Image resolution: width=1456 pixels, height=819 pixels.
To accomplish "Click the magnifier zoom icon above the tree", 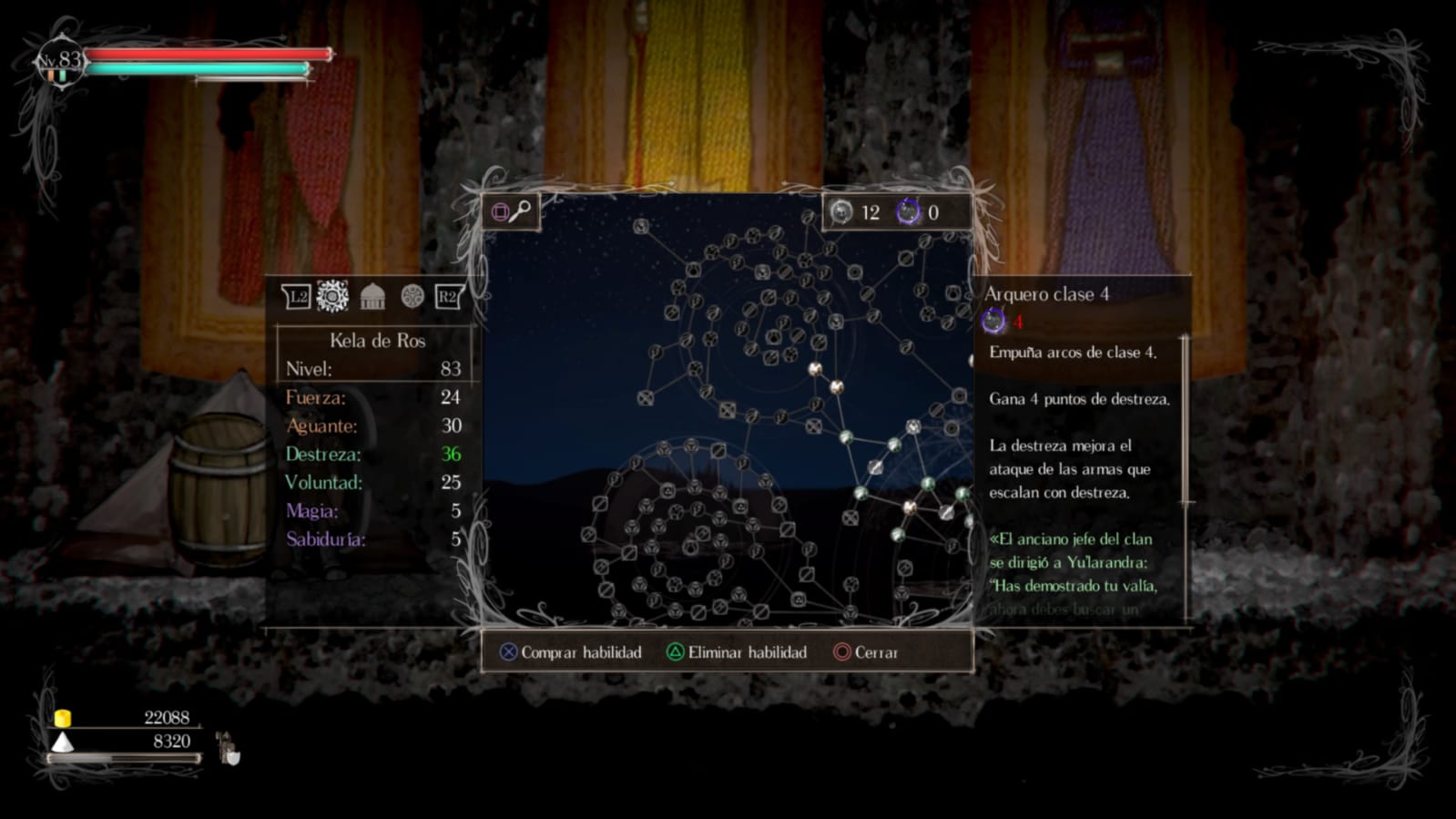I will (x=520, y=211).
